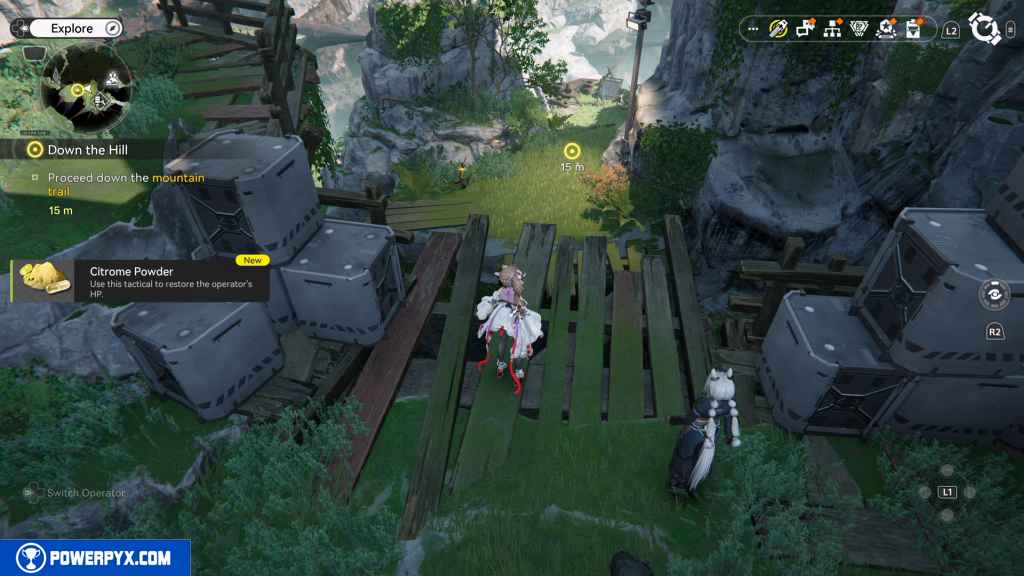
Task: Open the yellow circular tool icon
Action: tap(779, 29)
